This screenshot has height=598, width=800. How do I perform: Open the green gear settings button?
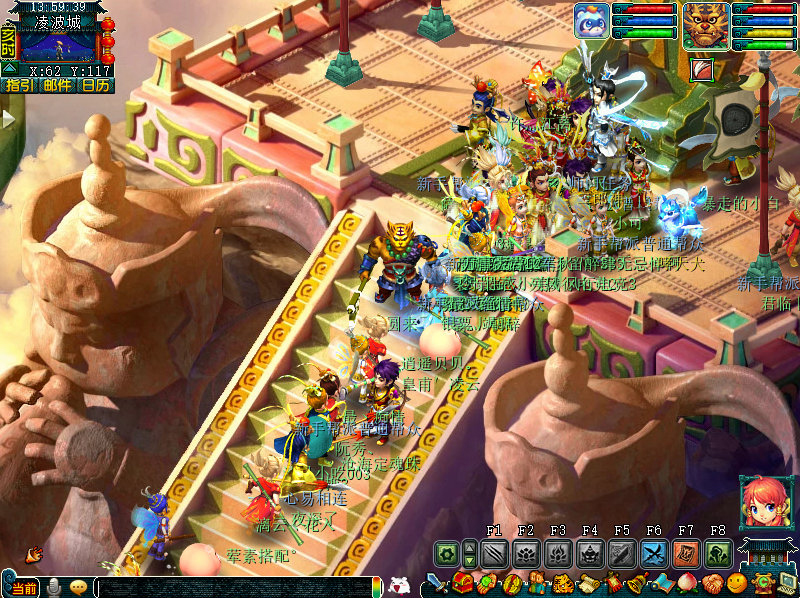coord(447,554)
